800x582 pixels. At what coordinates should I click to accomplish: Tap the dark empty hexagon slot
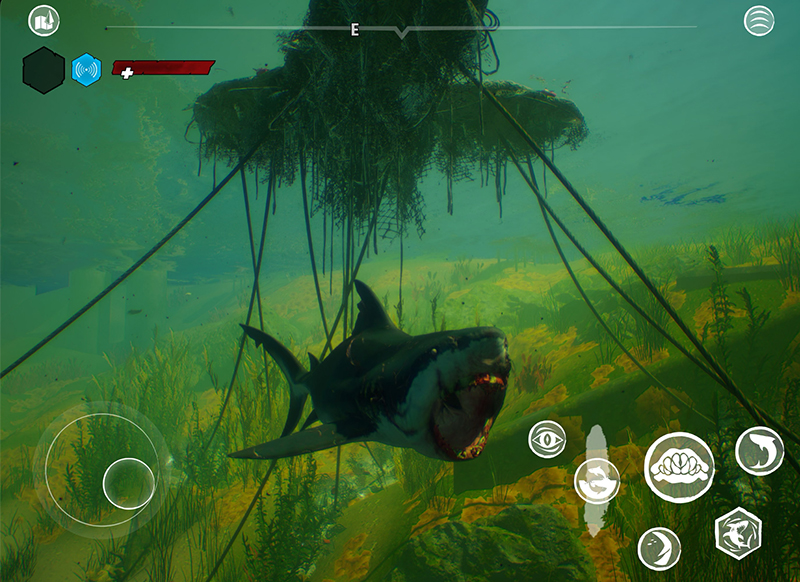pos(44,70)
